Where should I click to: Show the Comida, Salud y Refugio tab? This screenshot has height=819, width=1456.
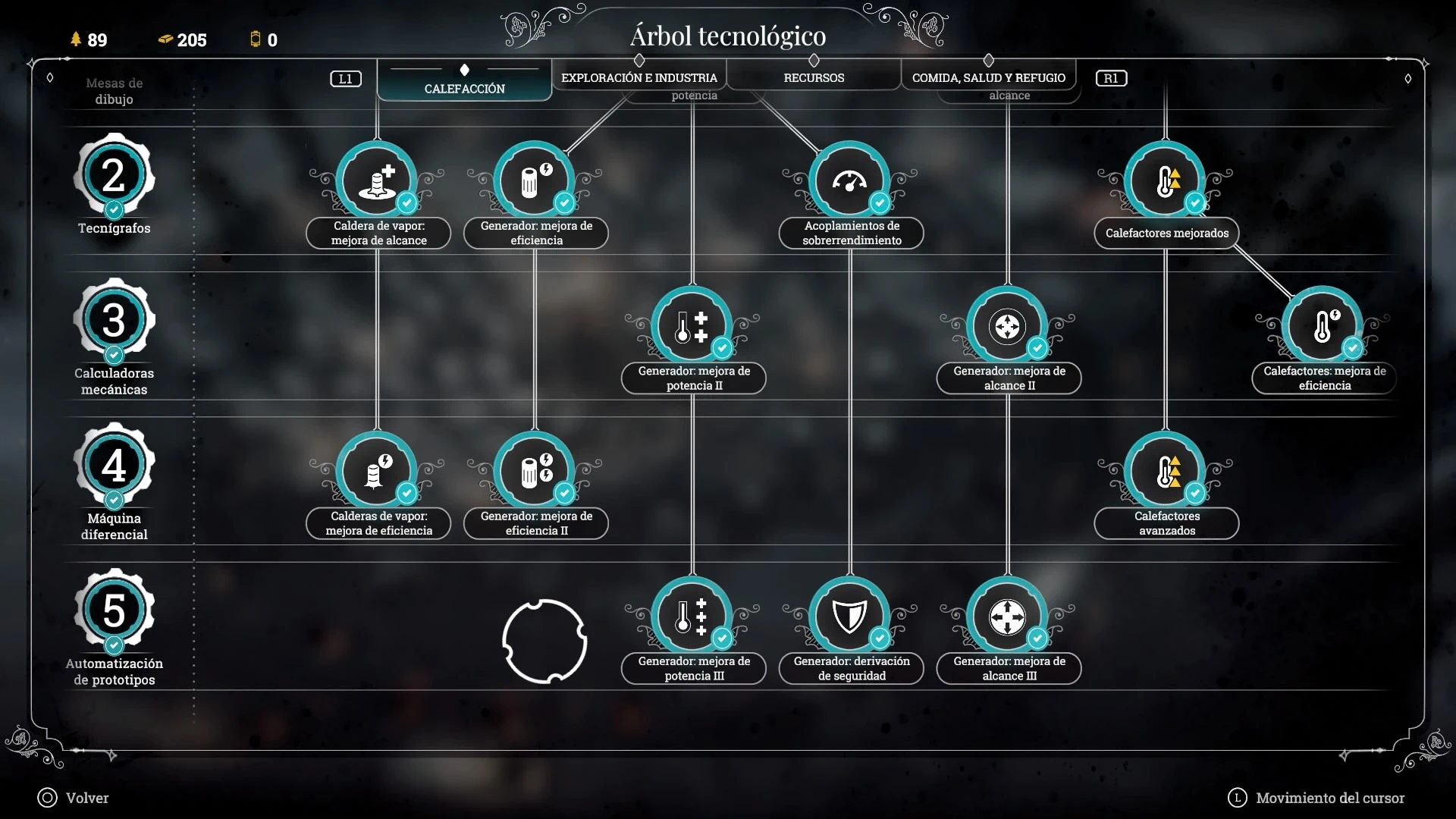988,77
